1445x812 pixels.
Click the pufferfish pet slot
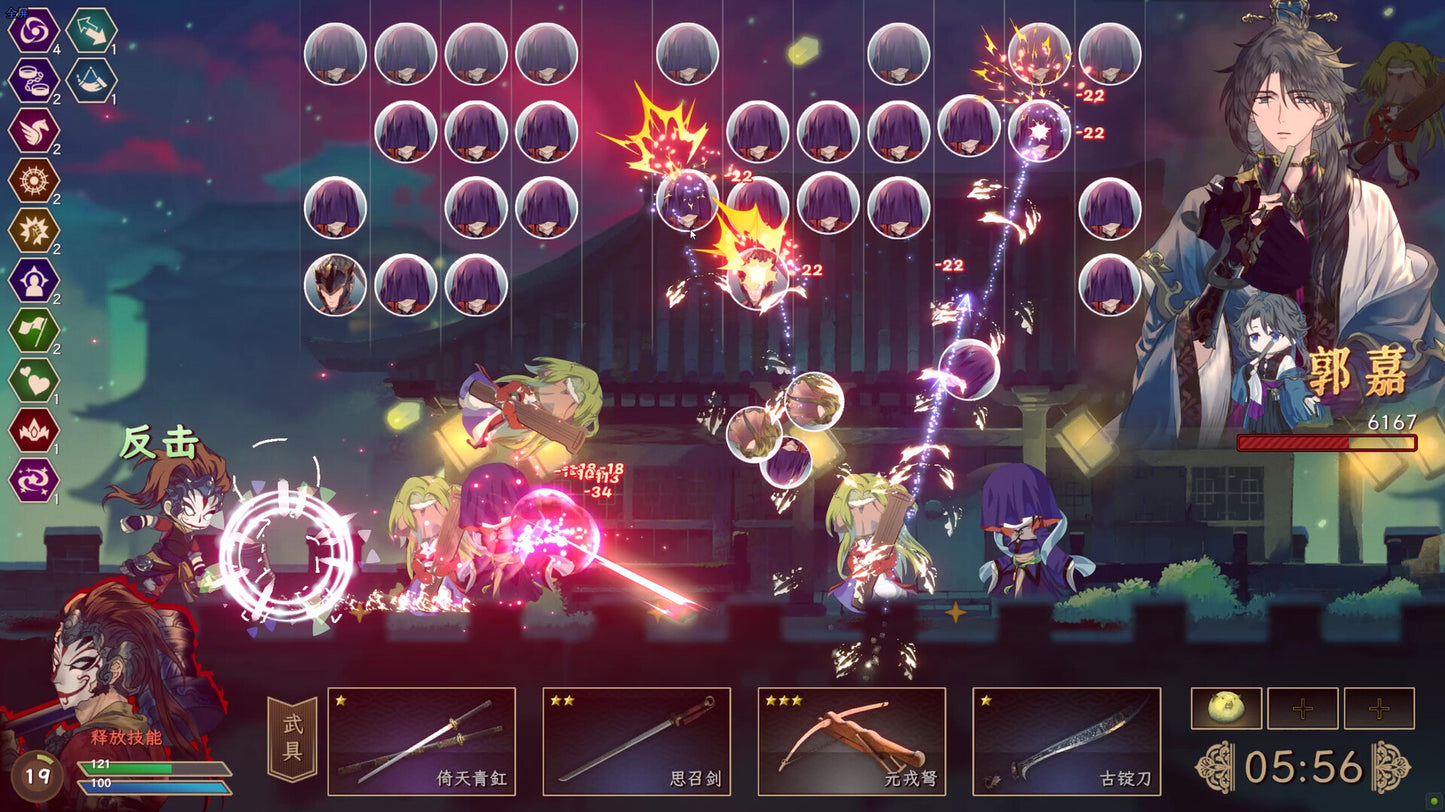(1228, 708)
